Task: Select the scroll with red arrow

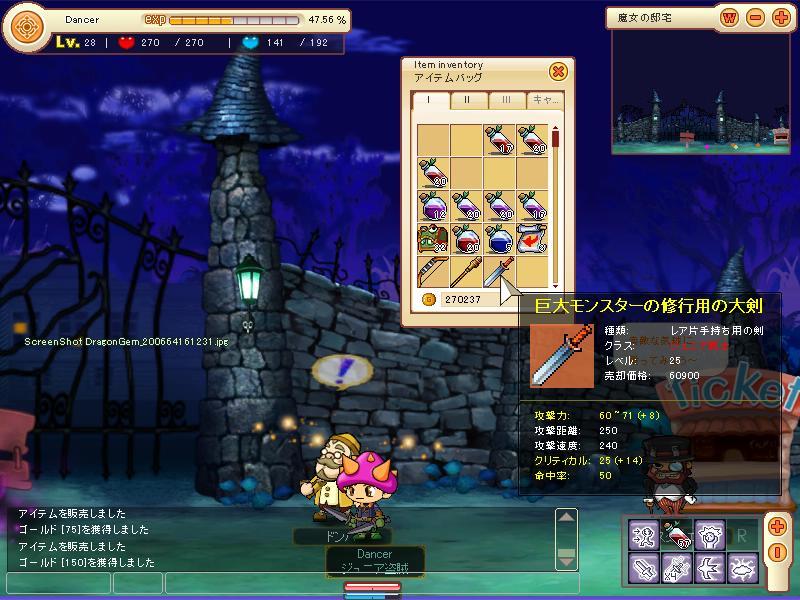Action: pyautogui.click(x=532, y=239)
